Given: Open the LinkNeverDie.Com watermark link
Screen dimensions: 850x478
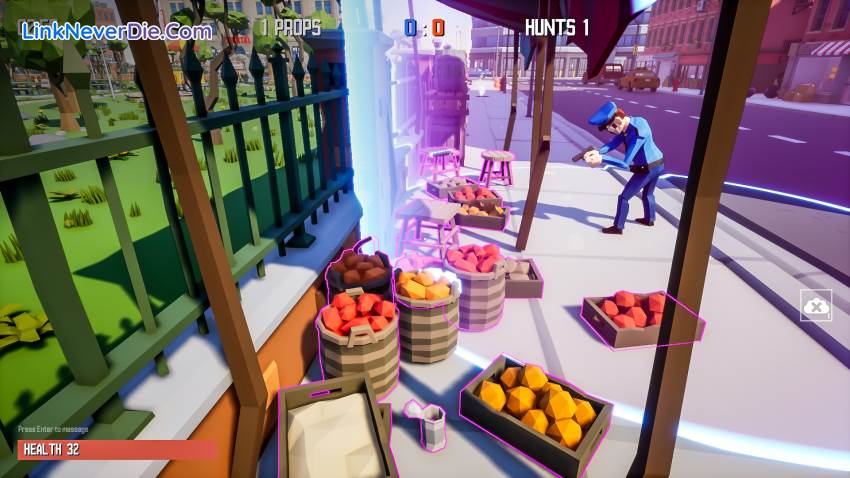Looking at the screenshot, I should pos(118,30).
